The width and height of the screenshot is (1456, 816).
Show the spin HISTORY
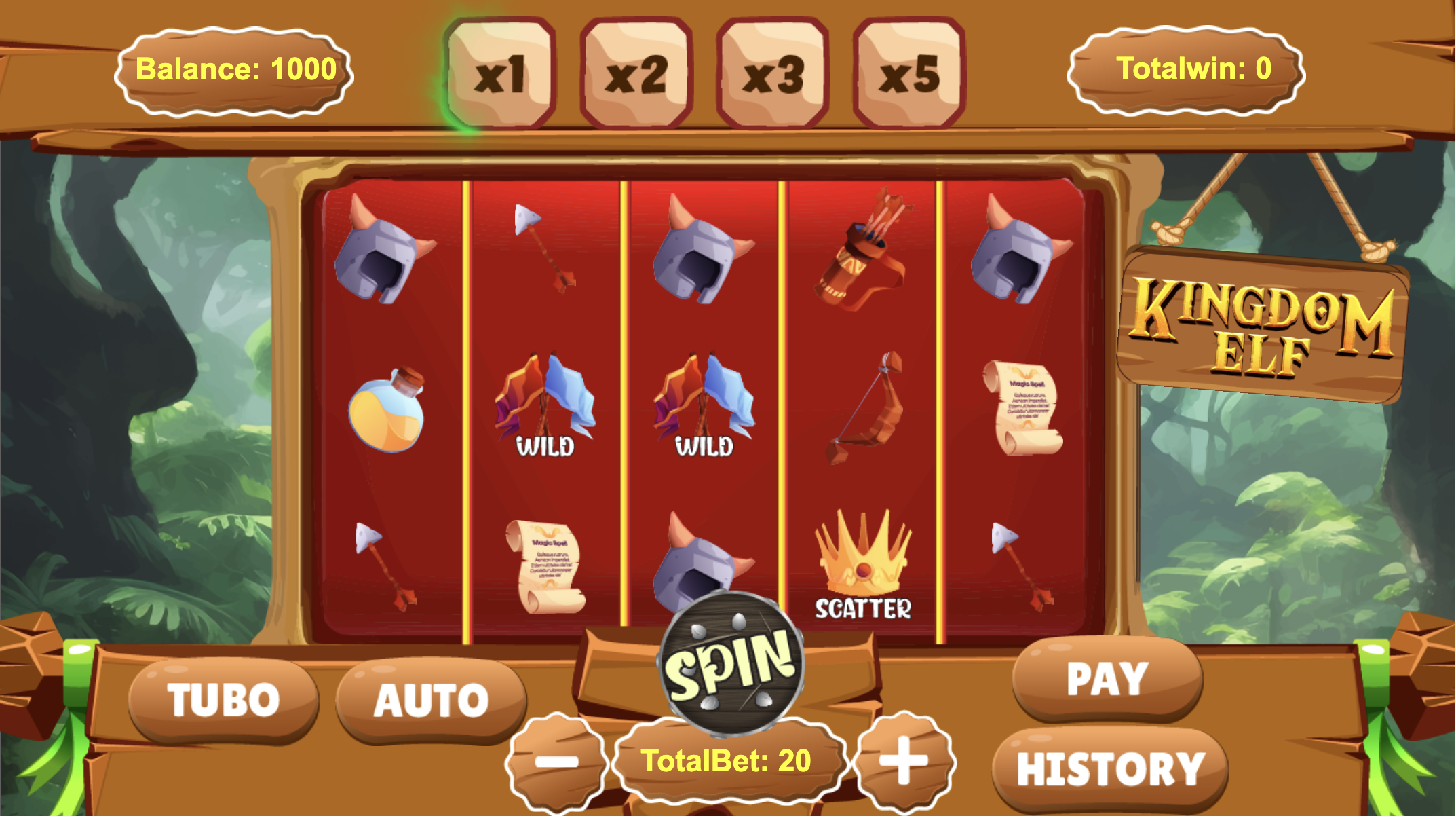(1111, 769)
